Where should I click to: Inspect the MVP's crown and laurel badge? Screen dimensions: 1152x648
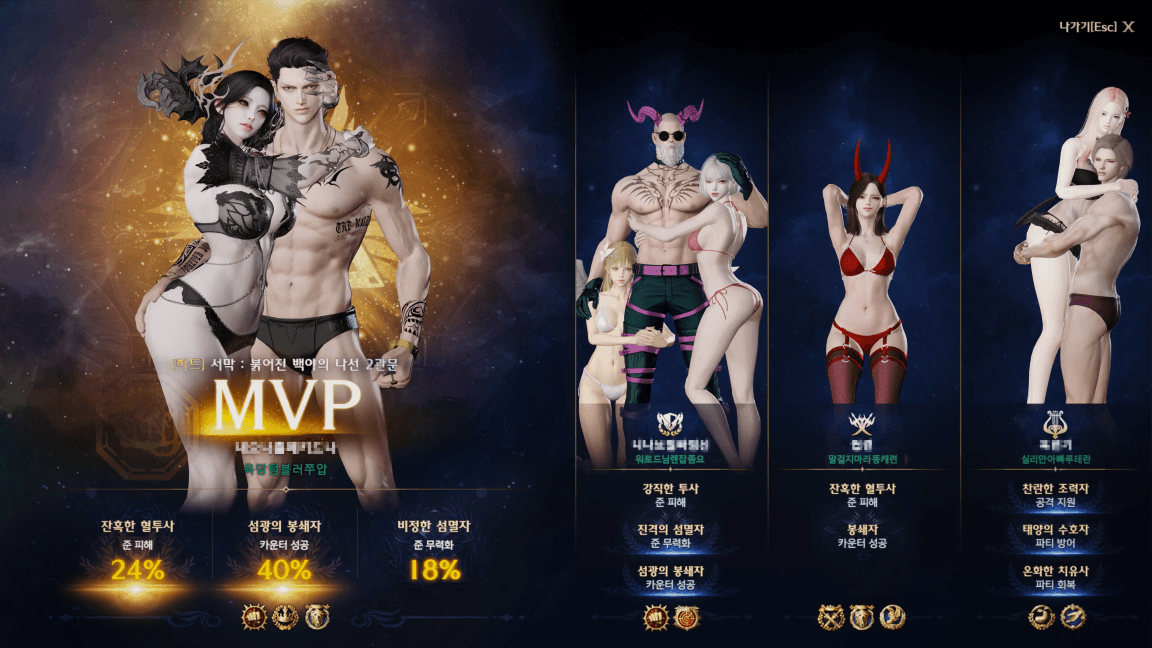(x=285, y=617)
